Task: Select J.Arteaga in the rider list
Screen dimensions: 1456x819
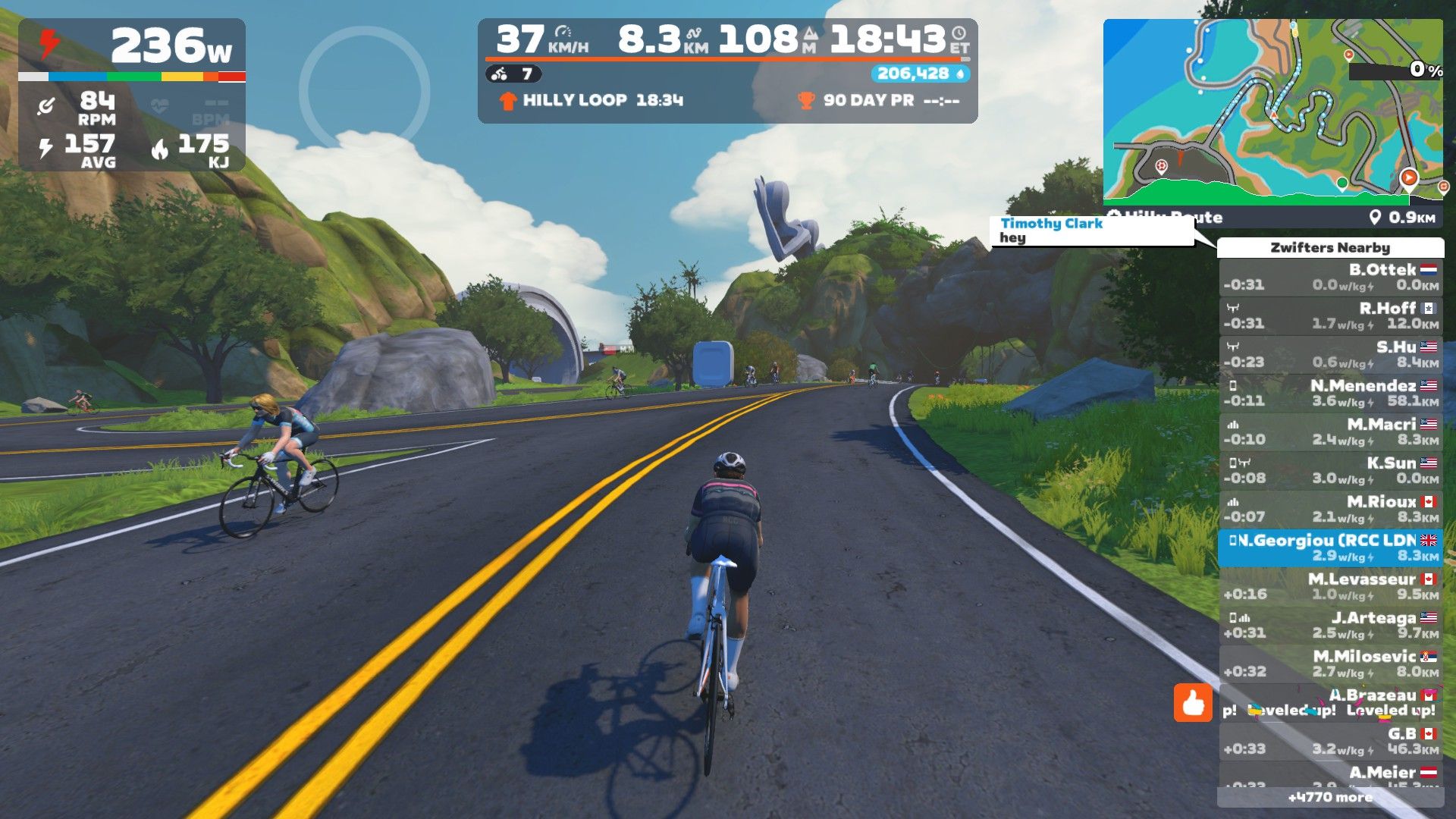Action: [x=1330, y=625]
